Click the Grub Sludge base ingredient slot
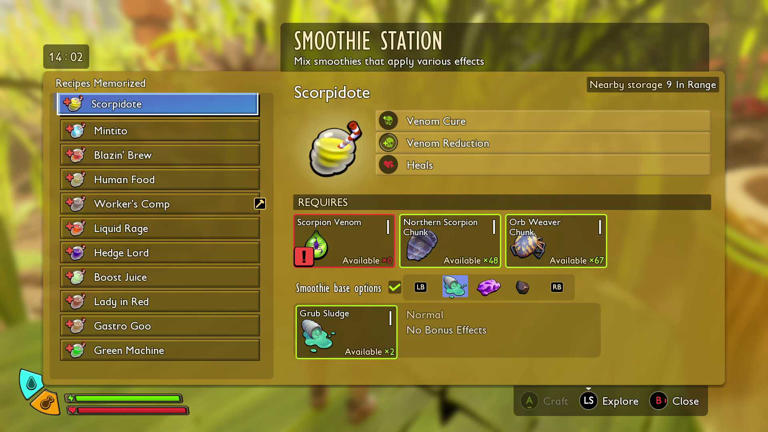Image resolution: width=768 pixels, height=432 pixels. pyautogui.click(x=346, y=332)
